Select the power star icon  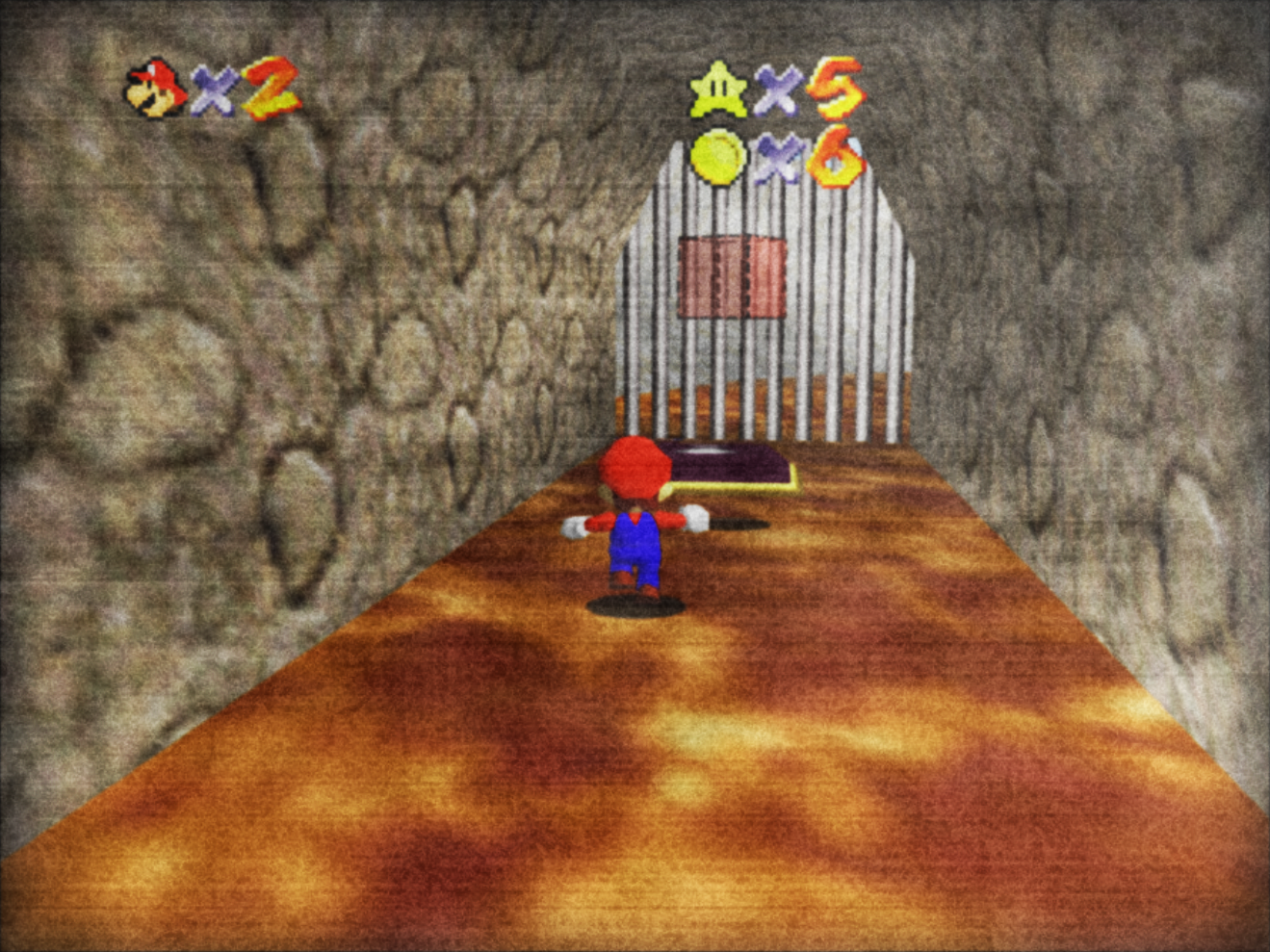[x=718, y=89]
